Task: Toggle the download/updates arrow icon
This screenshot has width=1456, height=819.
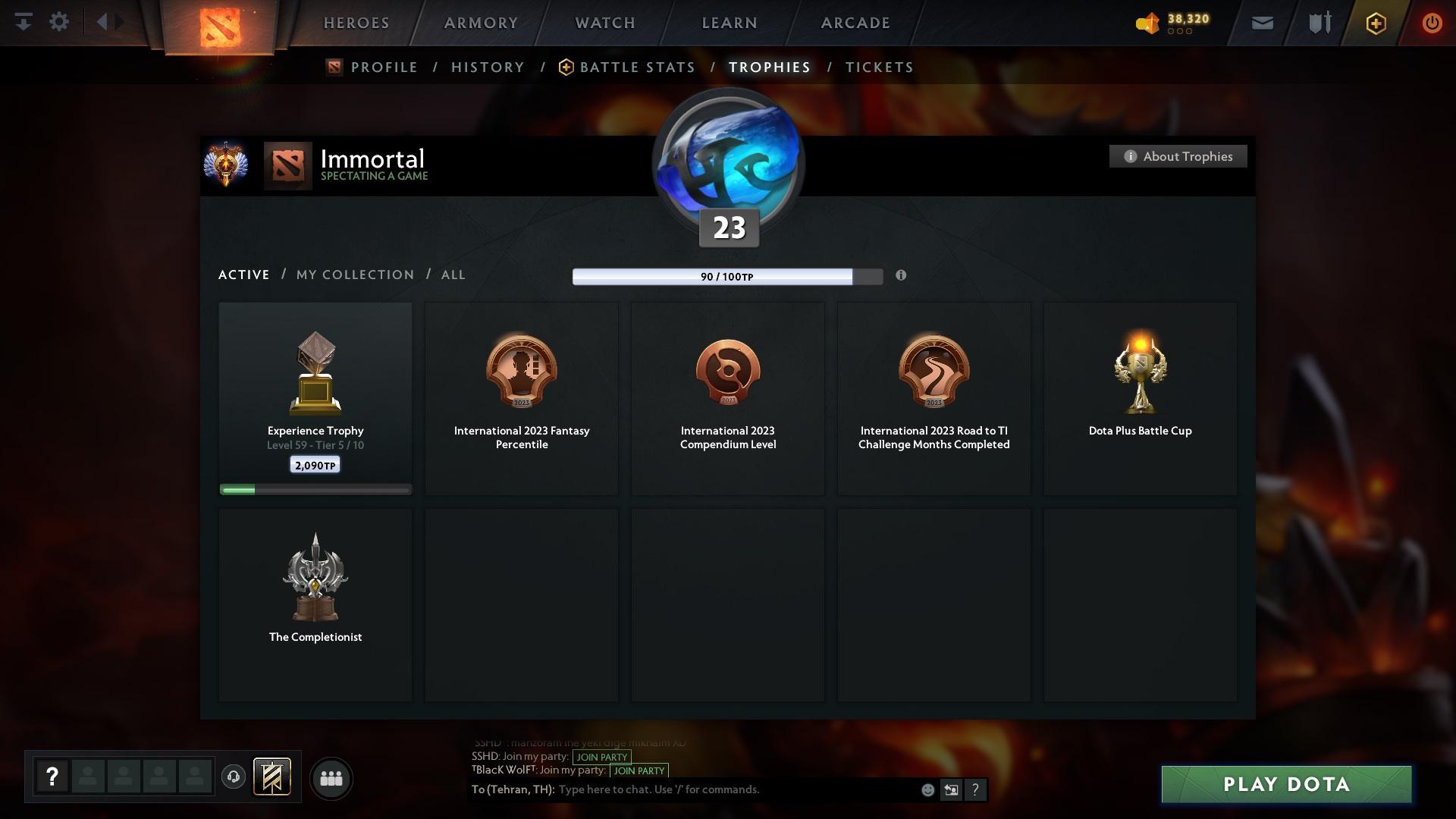Action: point(25,21)
